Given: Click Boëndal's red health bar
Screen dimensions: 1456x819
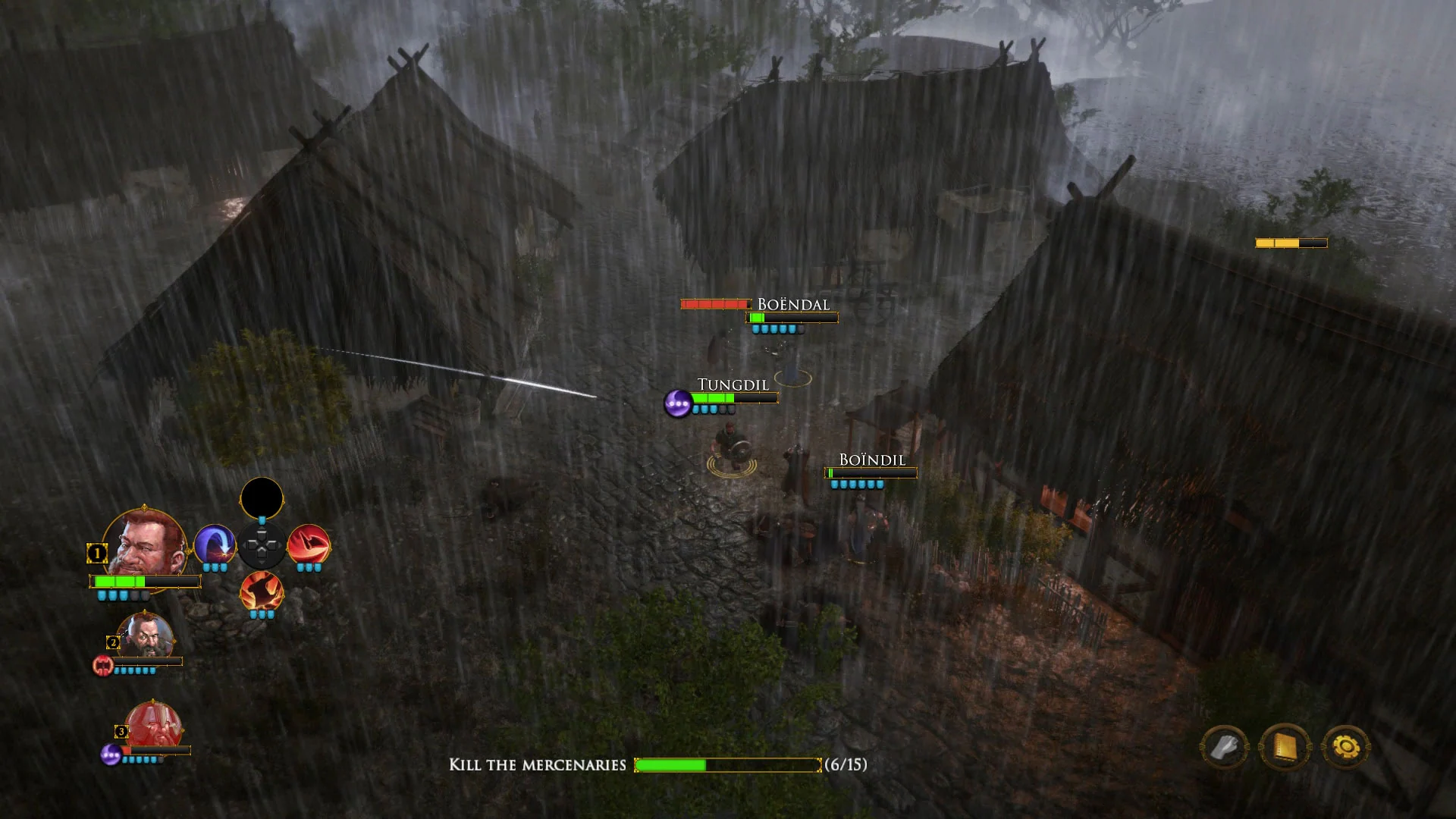Looking at the screenshot, I should (714, 304).
